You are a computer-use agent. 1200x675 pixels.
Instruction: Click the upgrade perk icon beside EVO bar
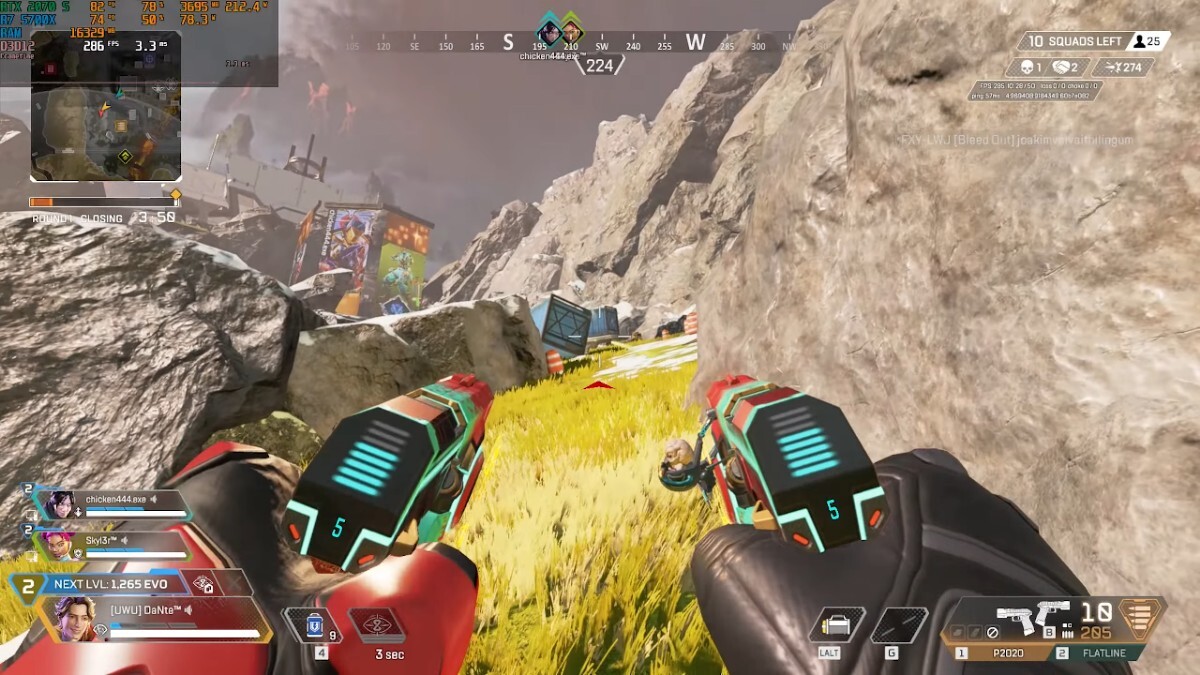pos(204,585)
